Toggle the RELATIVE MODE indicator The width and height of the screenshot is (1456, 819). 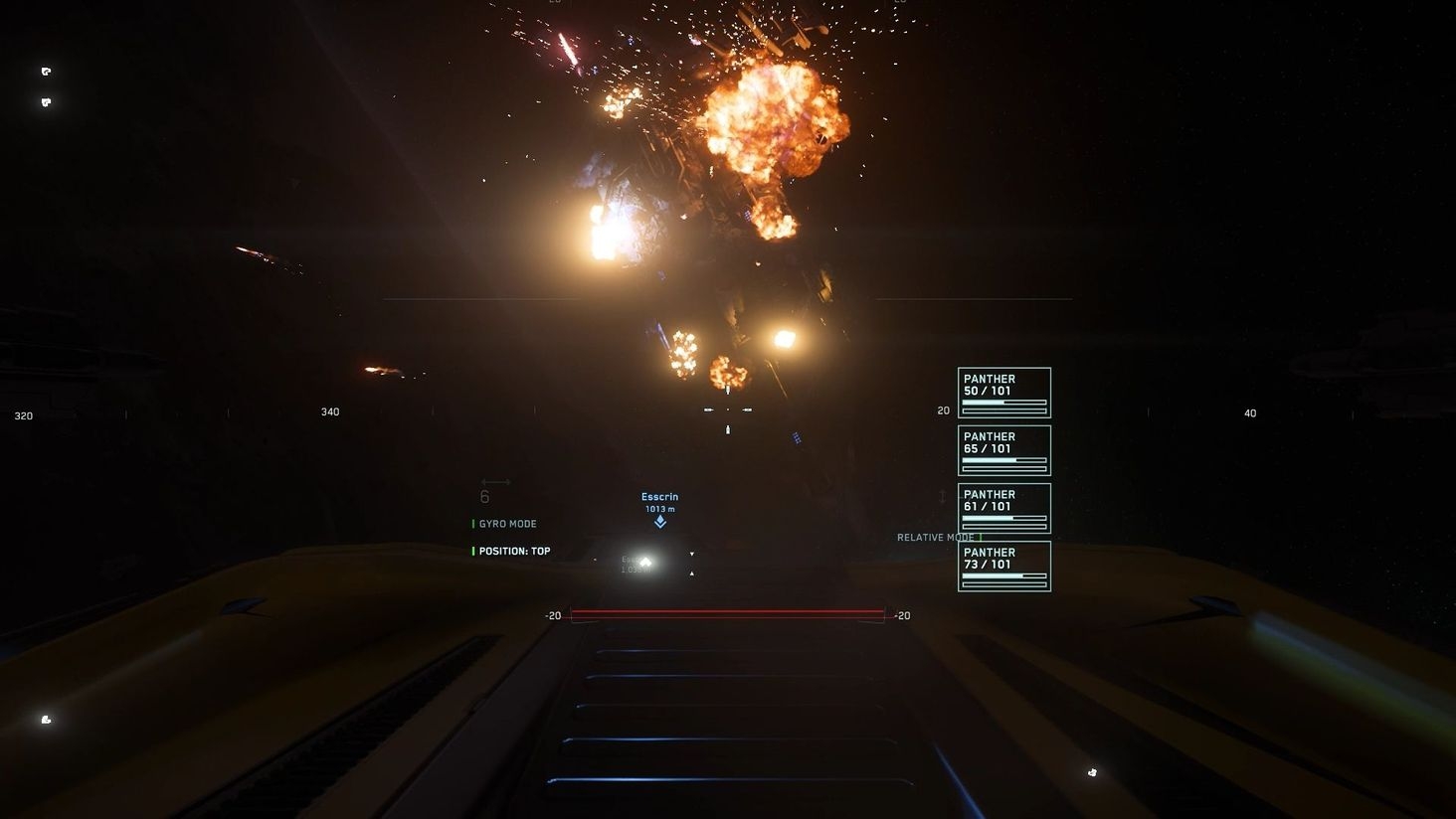(x=936, y=538)
